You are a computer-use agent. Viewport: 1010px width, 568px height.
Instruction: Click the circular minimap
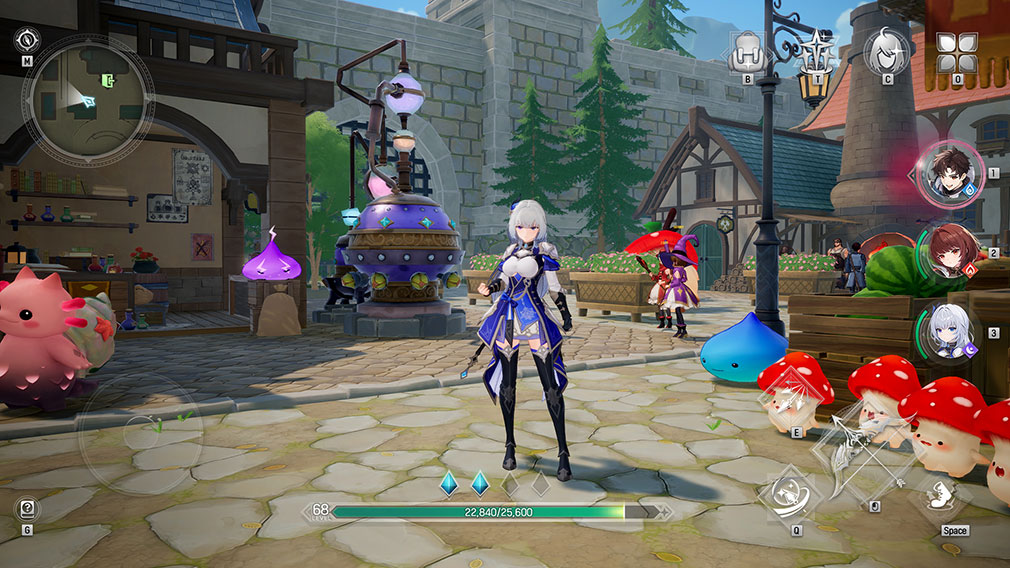(x=88, y=99)
